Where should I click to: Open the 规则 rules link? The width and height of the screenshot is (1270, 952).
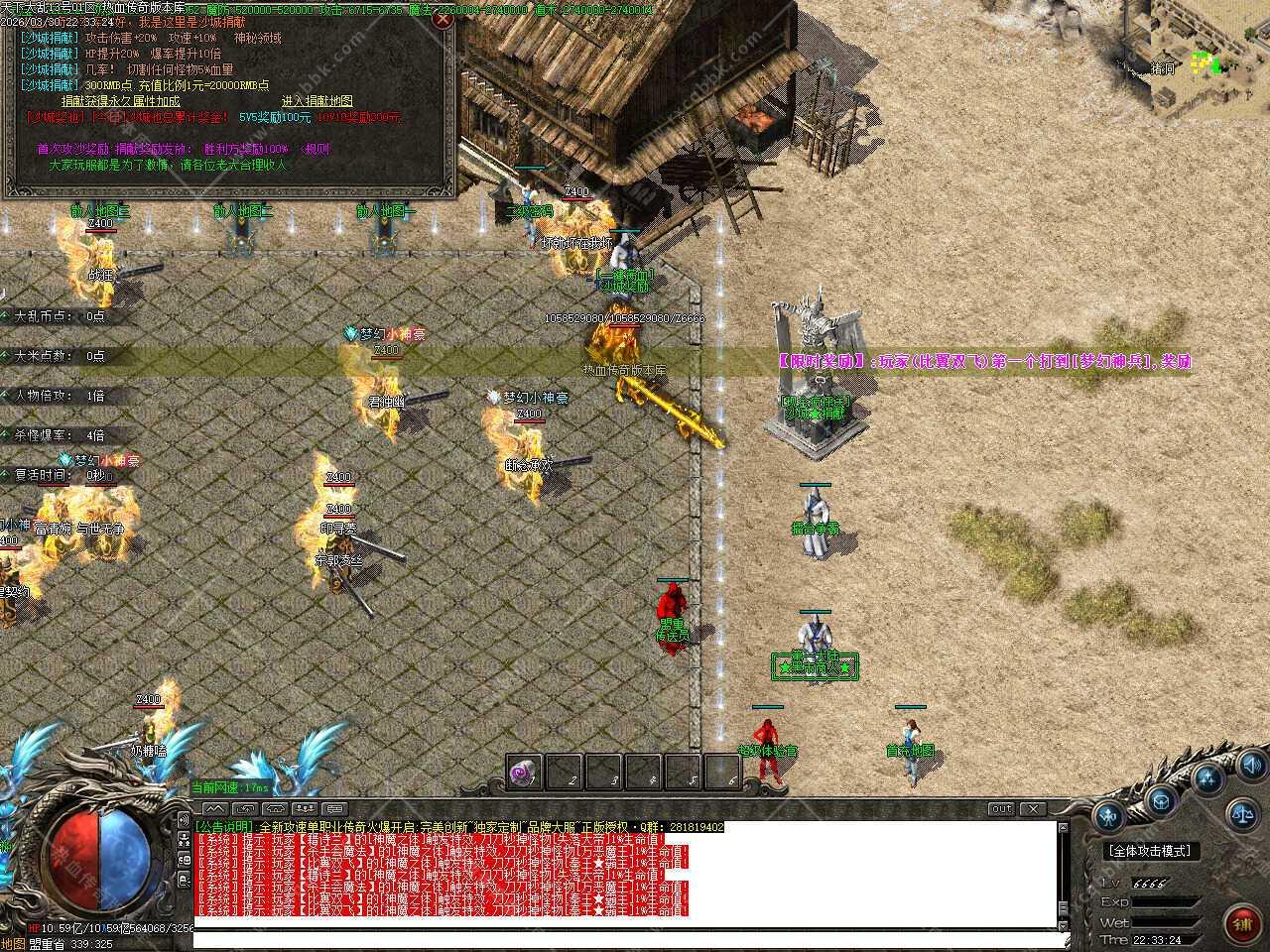point(317,150)
